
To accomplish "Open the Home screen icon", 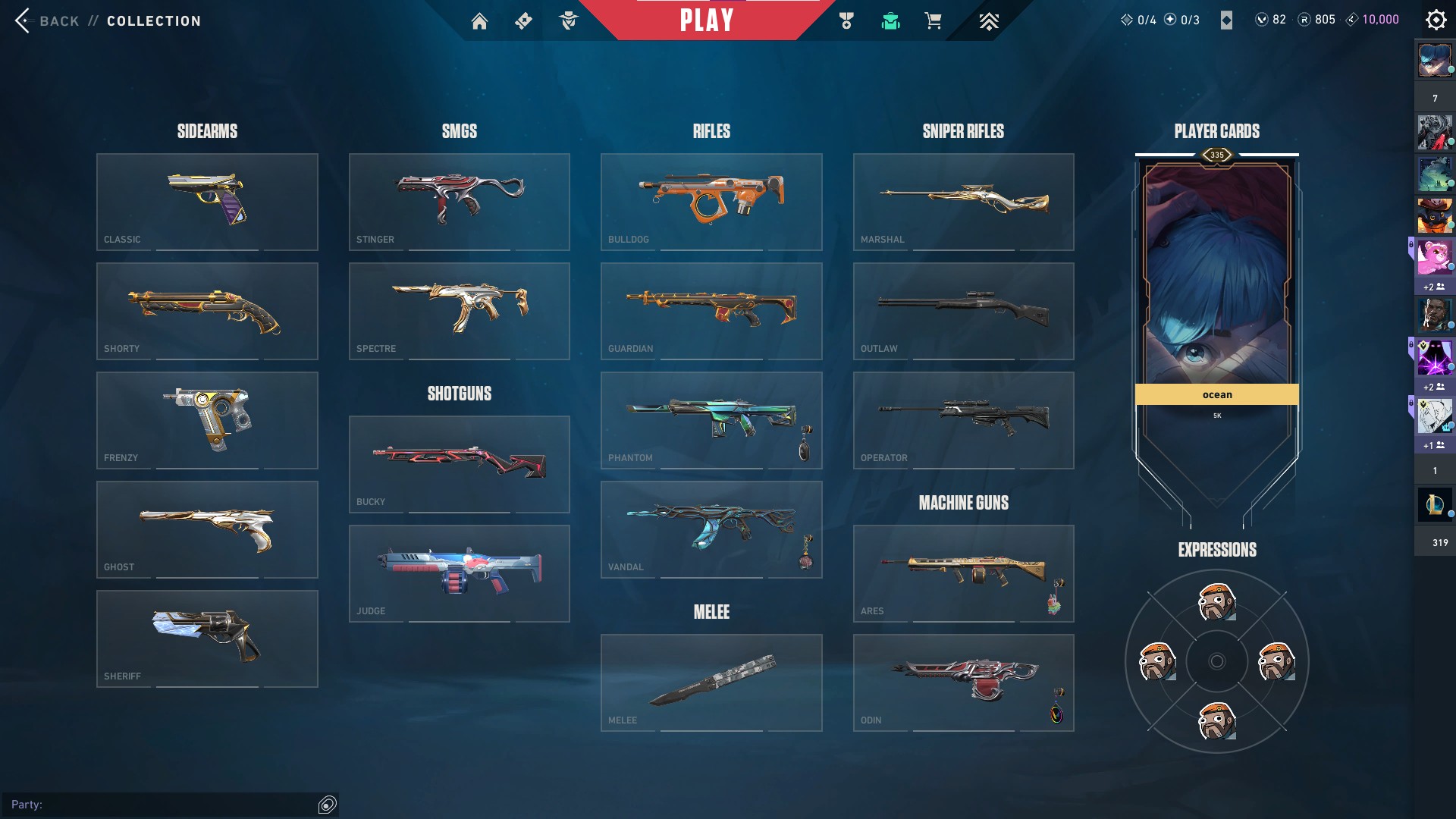I will 480,20.
